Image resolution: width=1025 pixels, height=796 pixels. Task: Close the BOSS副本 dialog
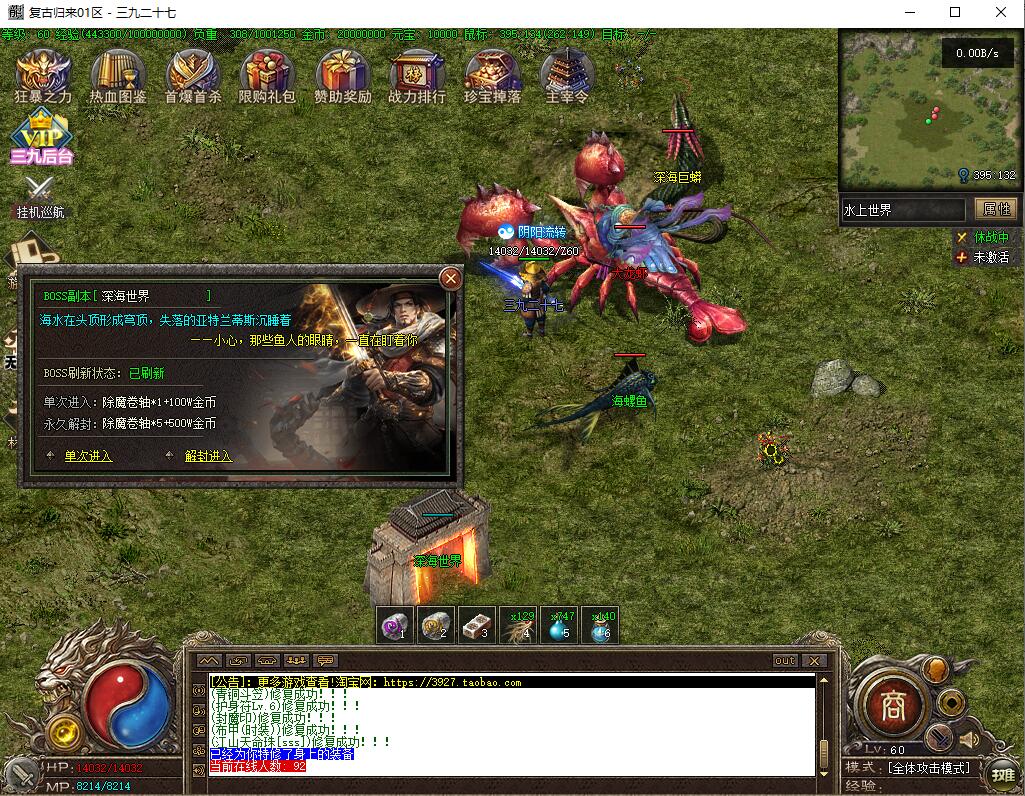pyautogui.click(x=451, y=278)
